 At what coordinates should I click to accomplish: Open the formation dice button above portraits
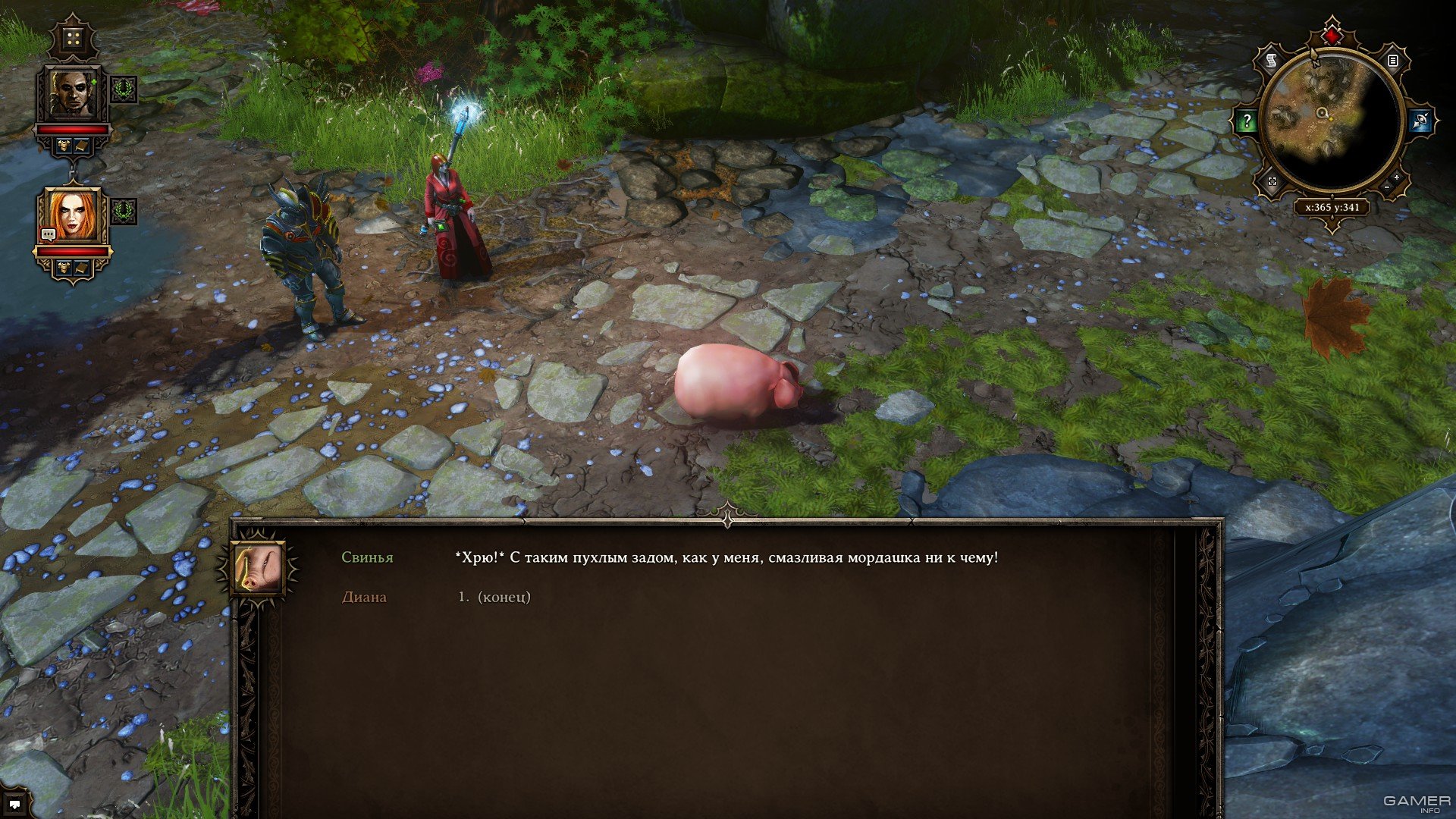(74, 39)
